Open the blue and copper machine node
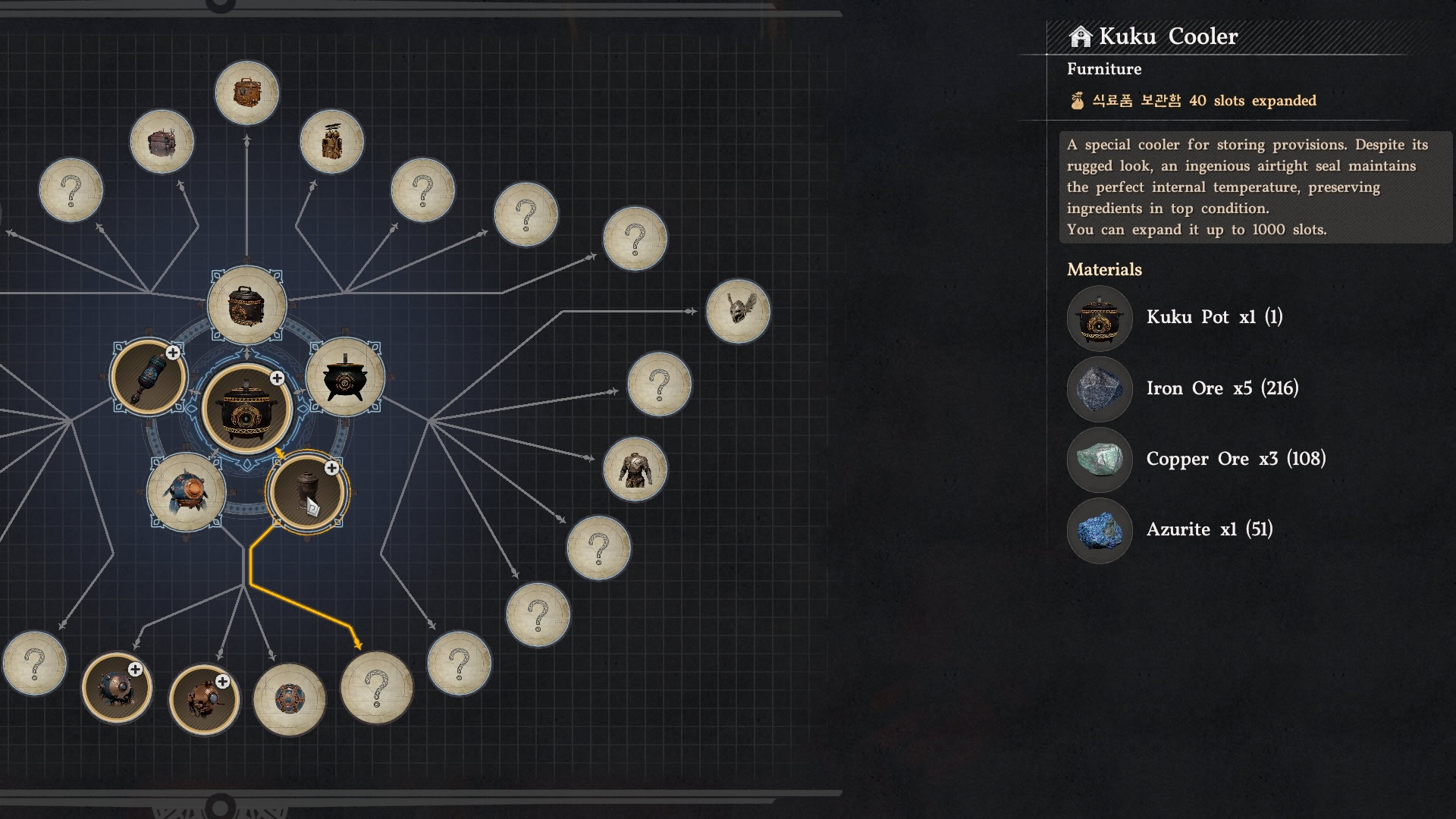This screenshot has height=819, width=1456. coord(186,492)
